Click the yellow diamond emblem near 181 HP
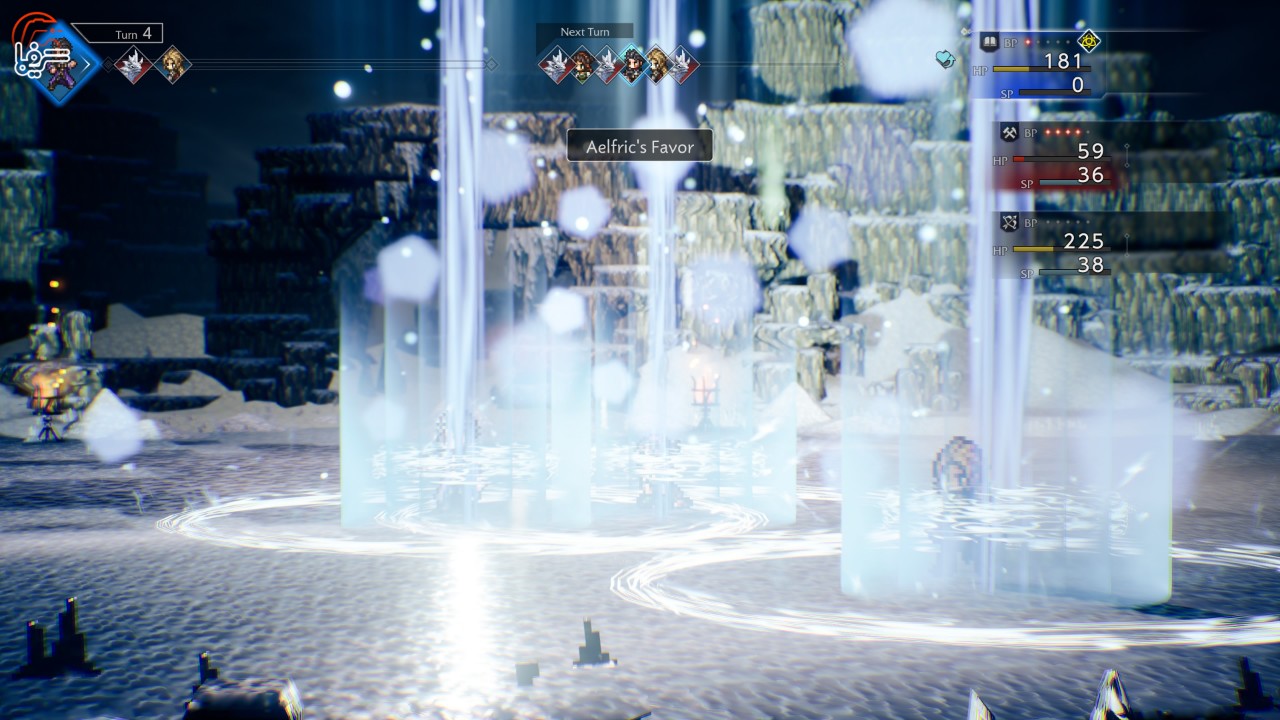The image size is (1280, 720). tap(1089, 42)
